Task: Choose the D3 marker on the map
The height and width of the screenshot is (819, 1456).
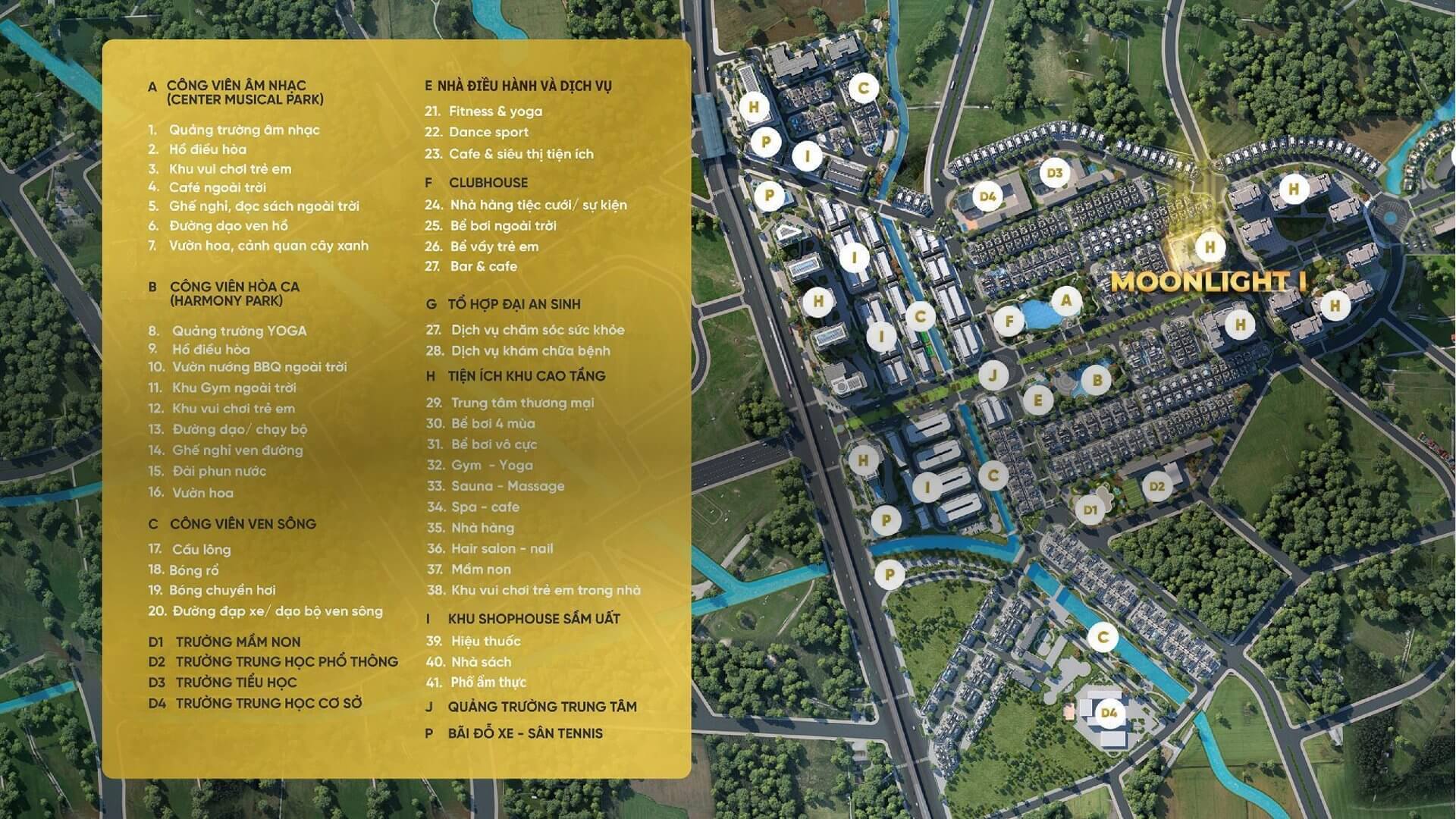Action: pyautogui.click(x=1054, y=173)
